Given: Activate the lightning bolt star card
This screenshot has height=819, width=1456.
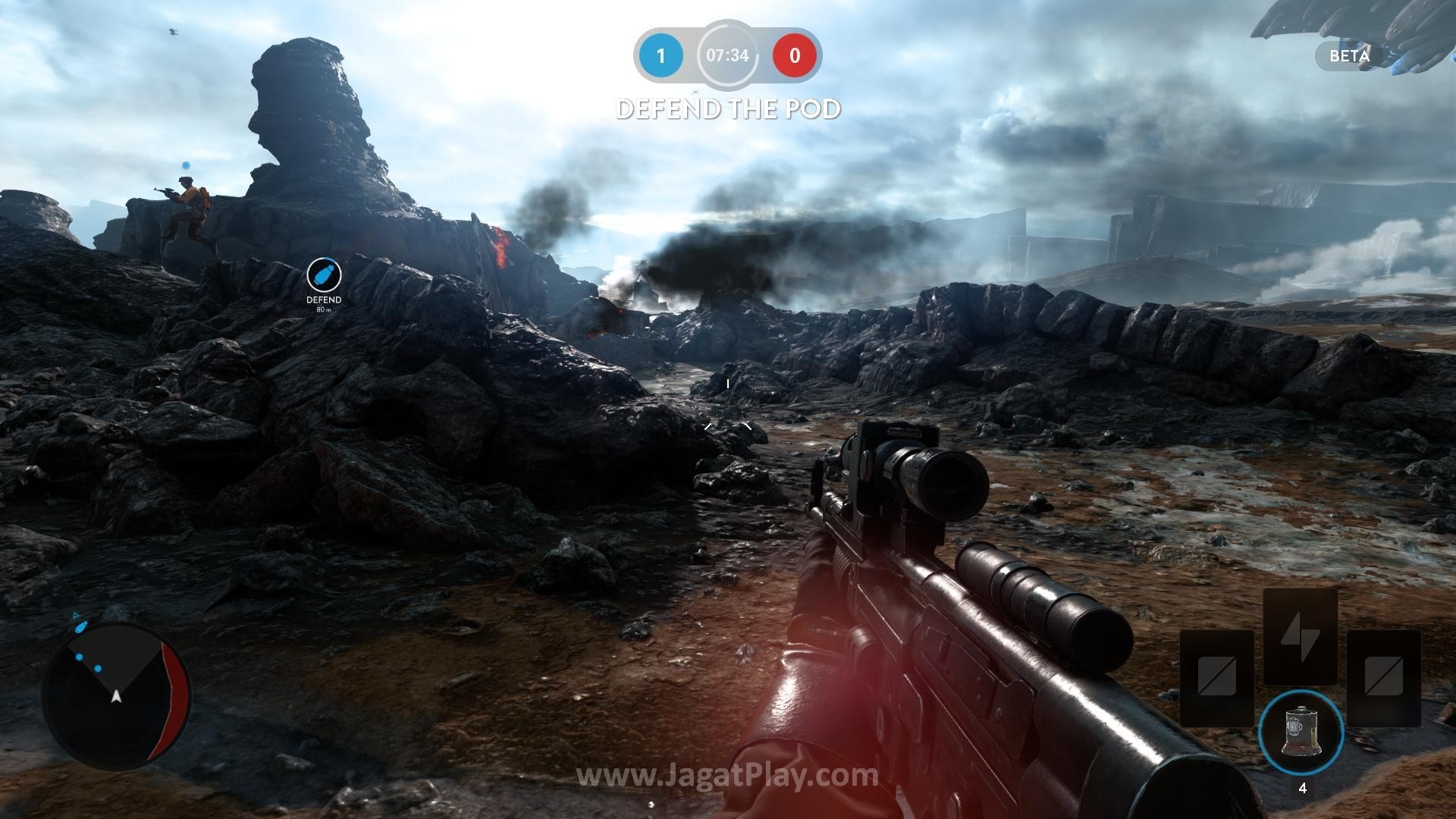Looking at the screenshot, I should pyautogui.click(x=1300, y=637).
